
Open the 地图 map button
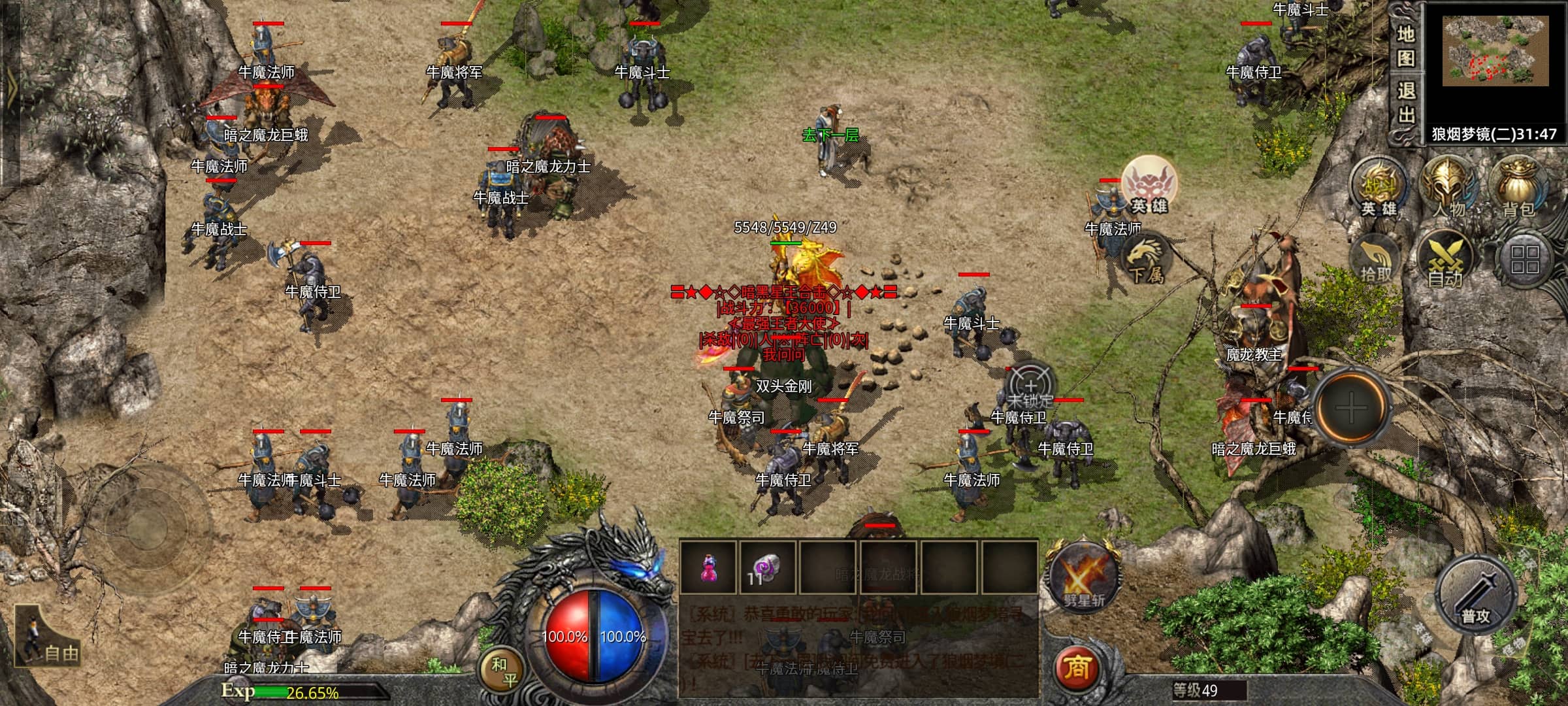1405,46
